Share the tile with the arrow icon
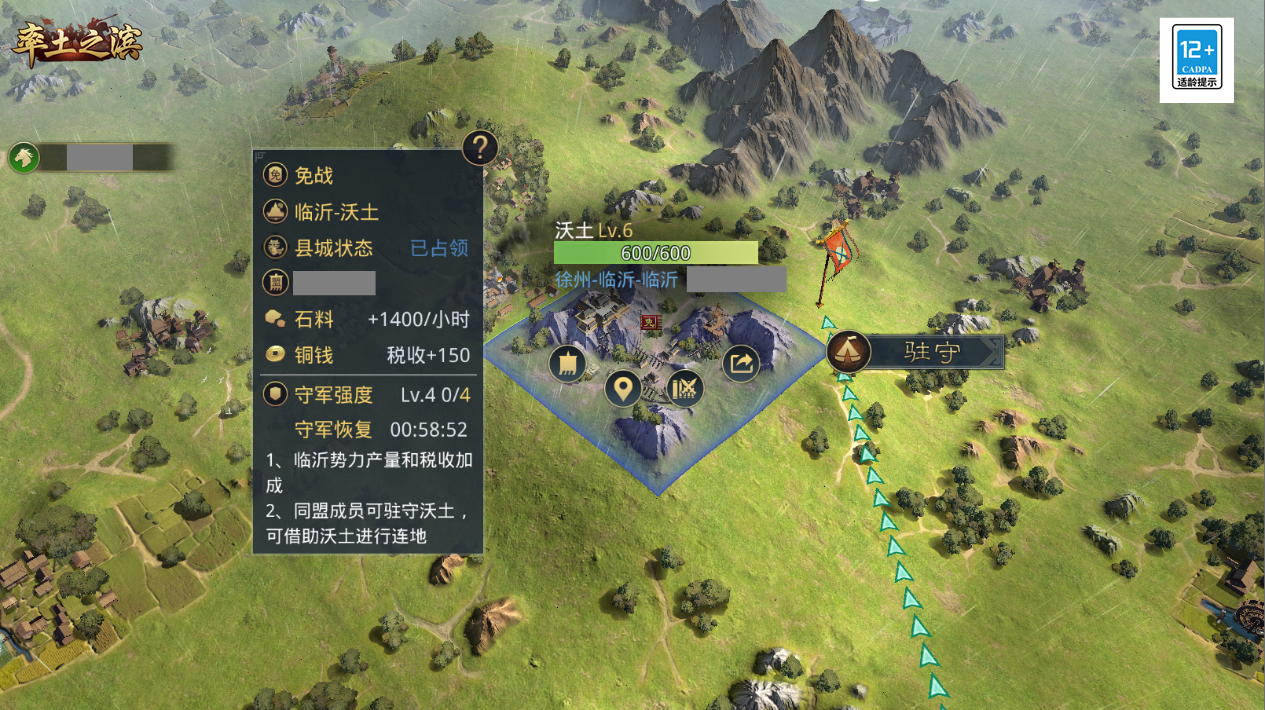This screenshot has height=710, width=1265. coord(740,363)
